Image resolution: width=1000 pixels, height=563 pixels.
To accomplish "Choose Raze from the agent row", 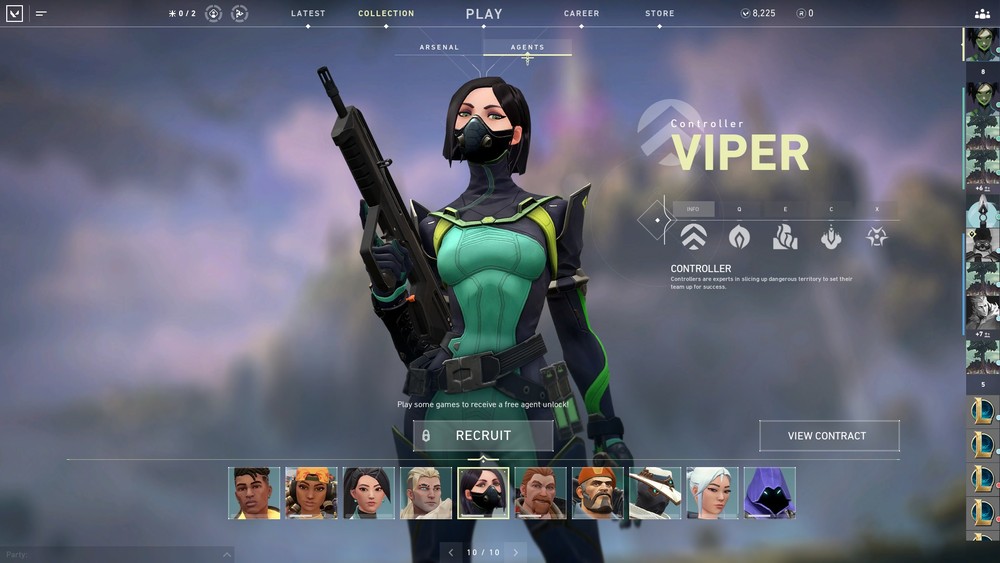I will click(x=311, y=493).
